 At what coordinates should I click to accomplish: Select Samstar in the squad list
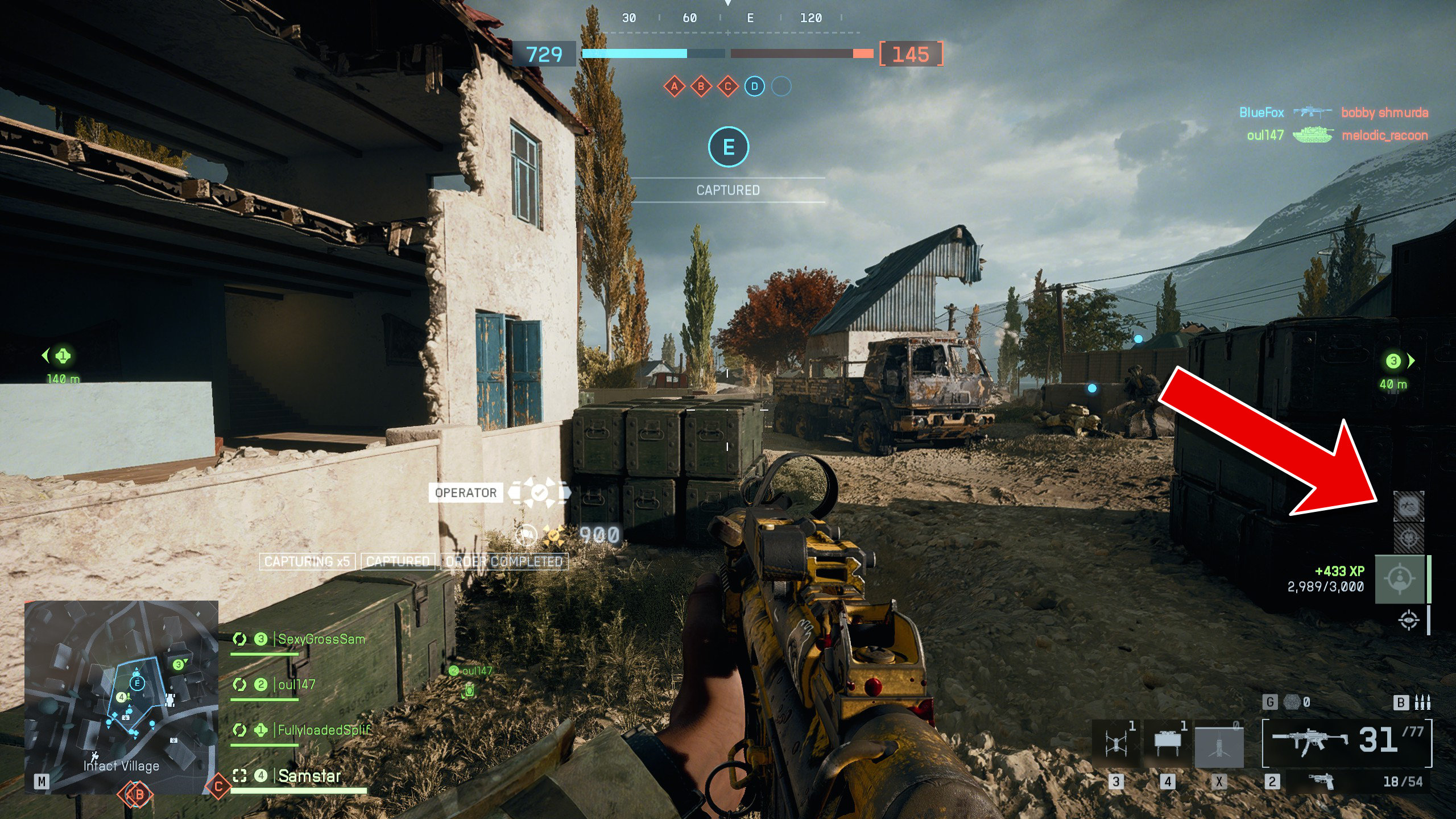[309, 776]
